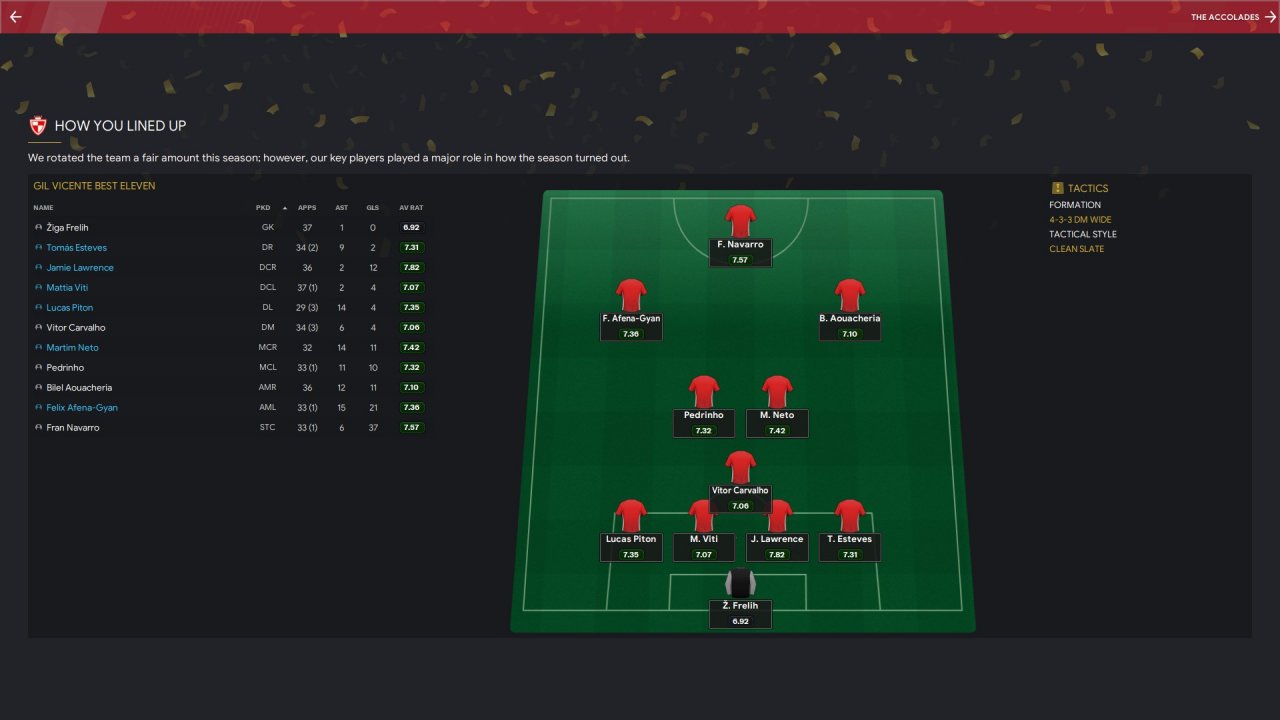Select F. Navarro's shirt on the pitch
The height and width of the screenshot is (720, 1280).
coord(740,221)
